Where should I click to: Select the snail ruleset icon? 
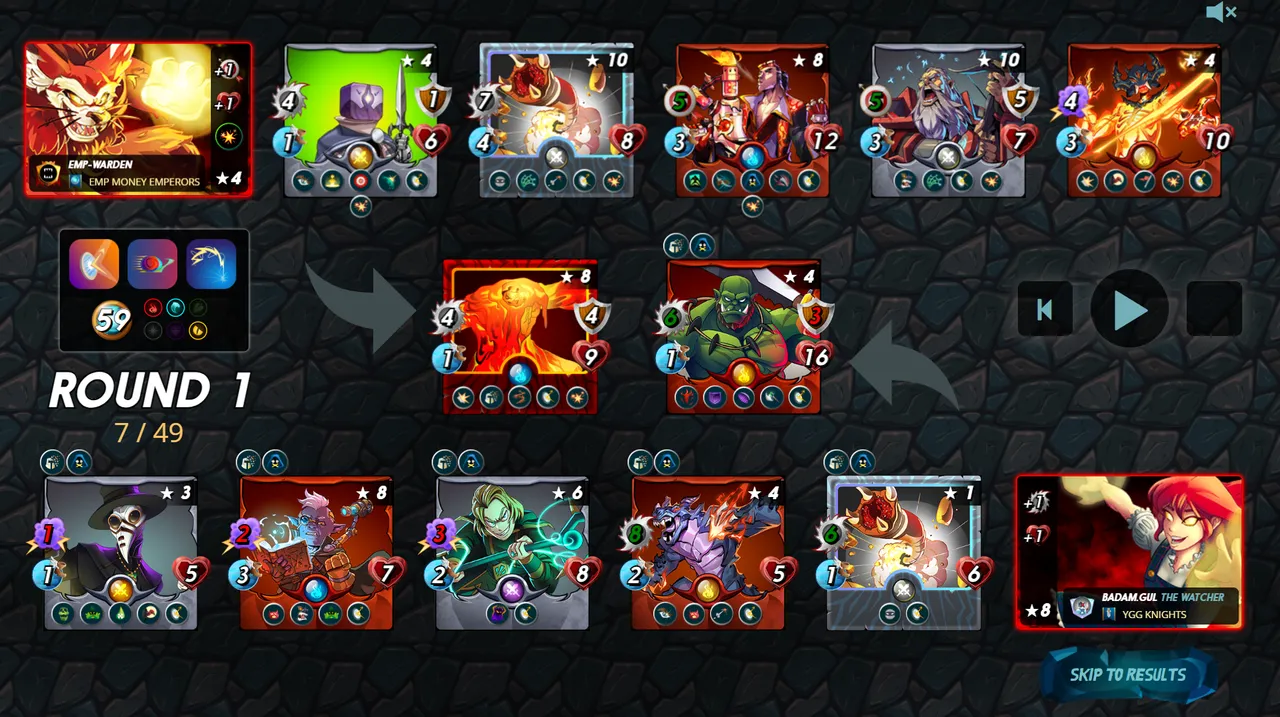(152, 264)
